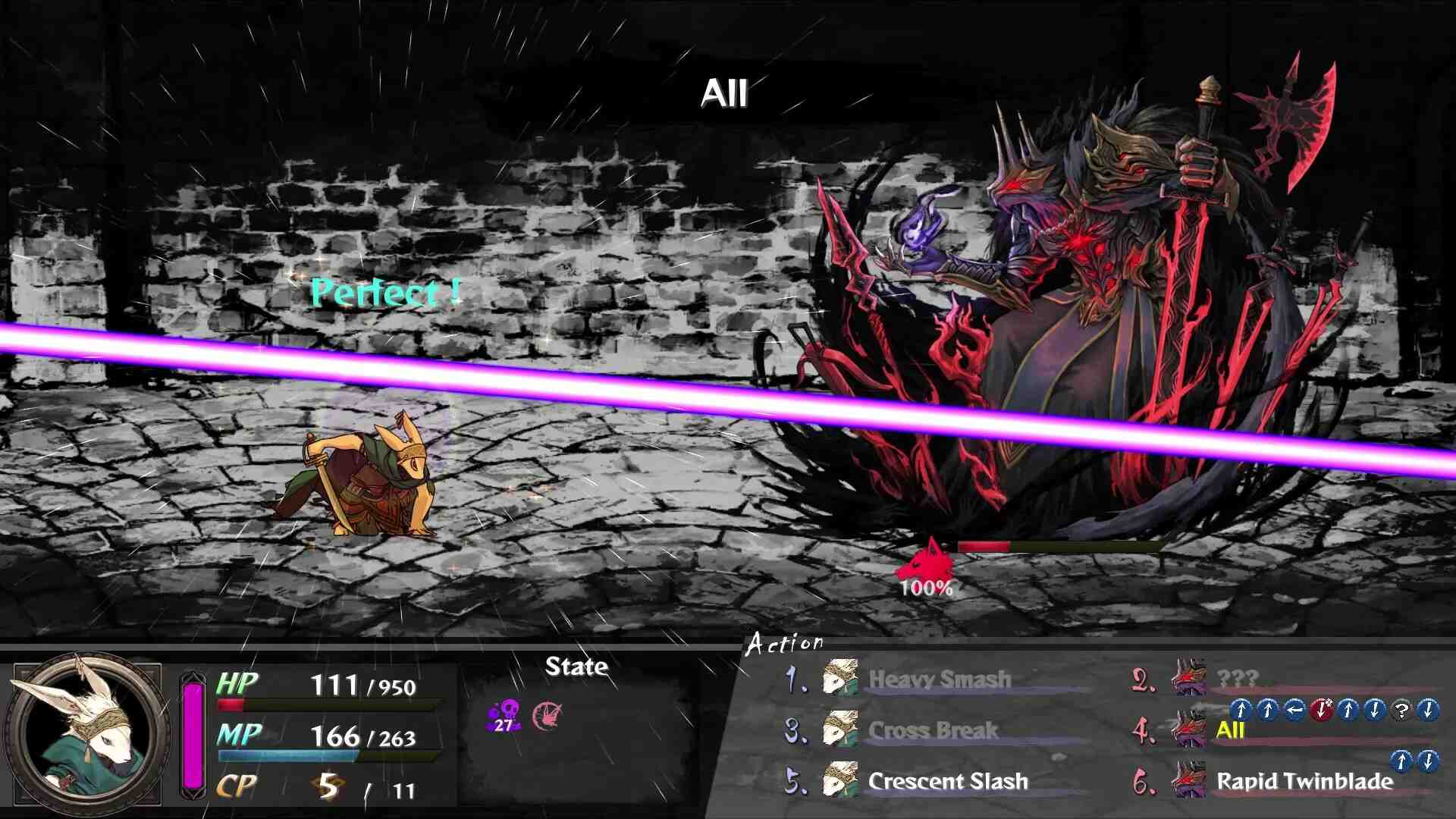Inspect the enemy's ??? action

1237,678
